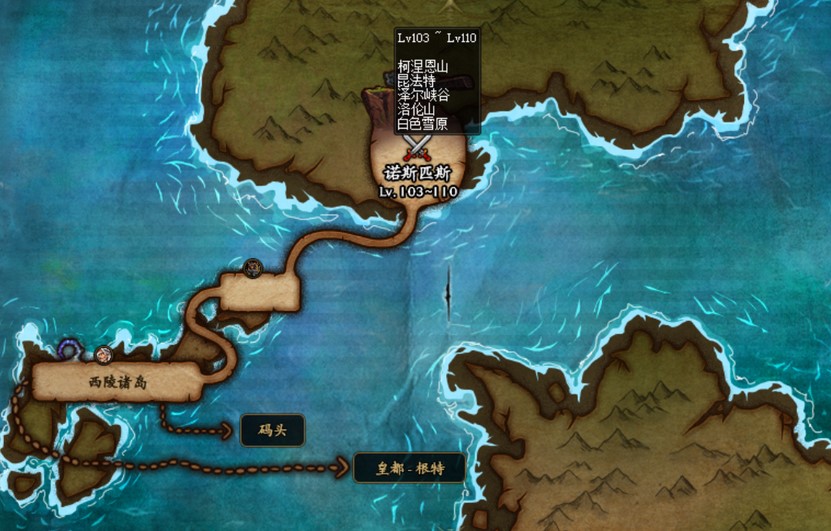This screenshot has height=531, width=831.
Task: Travel to 码头 destination
Action: tap(272, 430)
